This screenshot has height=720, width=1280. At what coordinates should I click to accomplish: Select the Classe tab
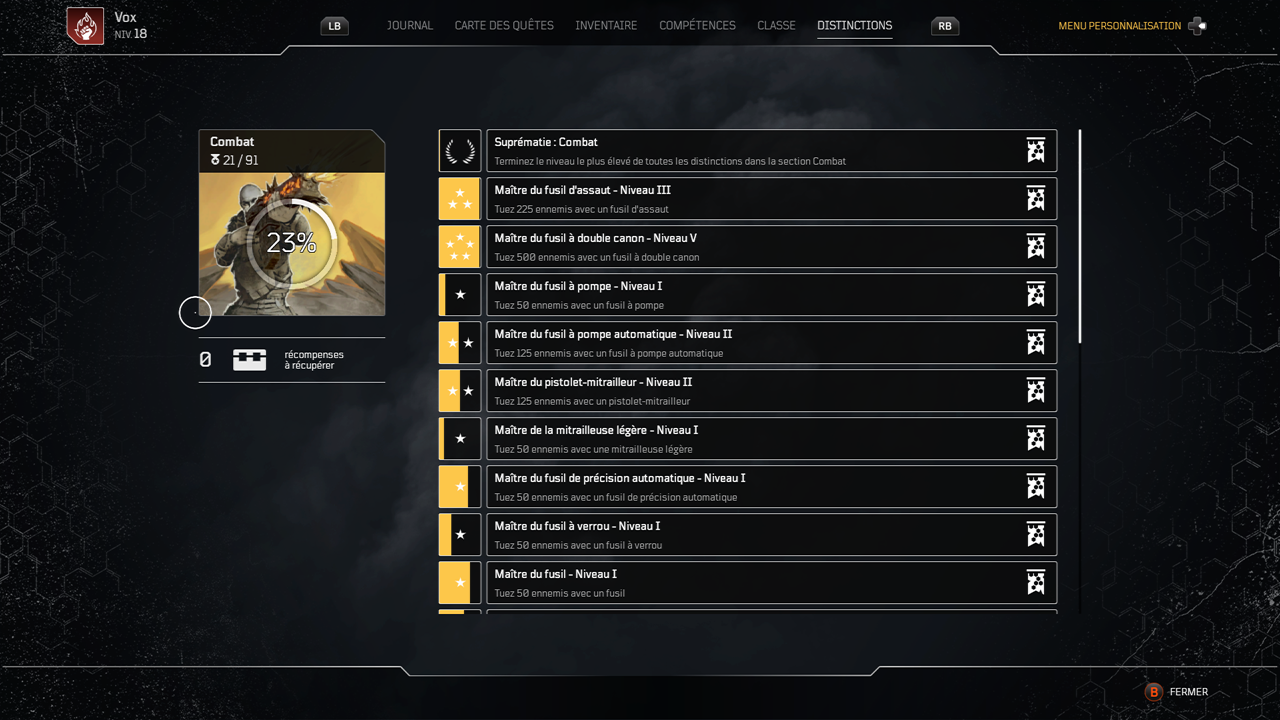[776, 26]
